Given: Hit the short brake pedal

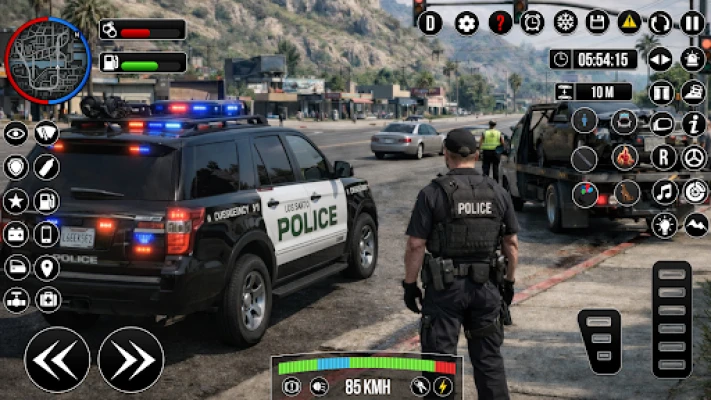Looking at the screenshot, I should point(599,341).
